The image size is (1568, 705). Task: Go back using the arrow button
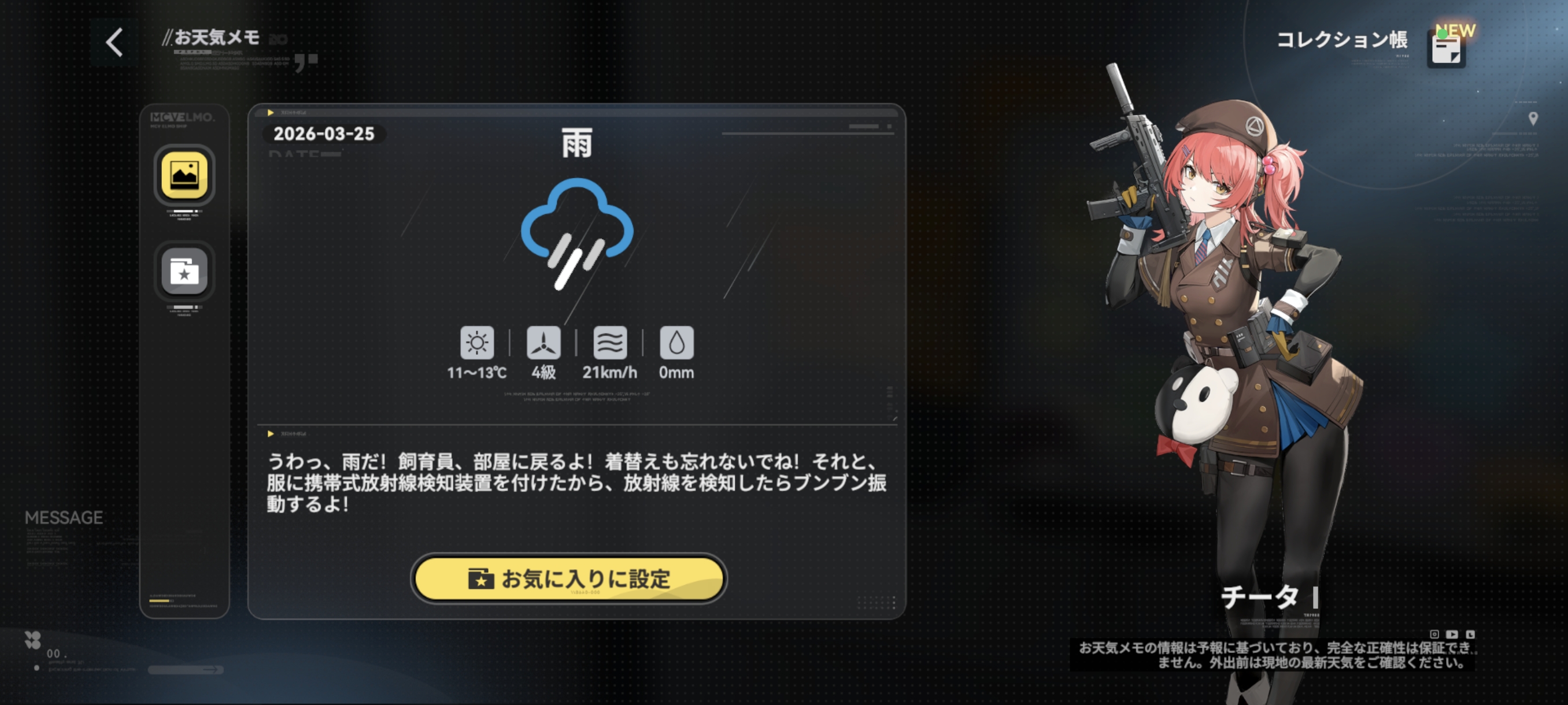(114, 43)
